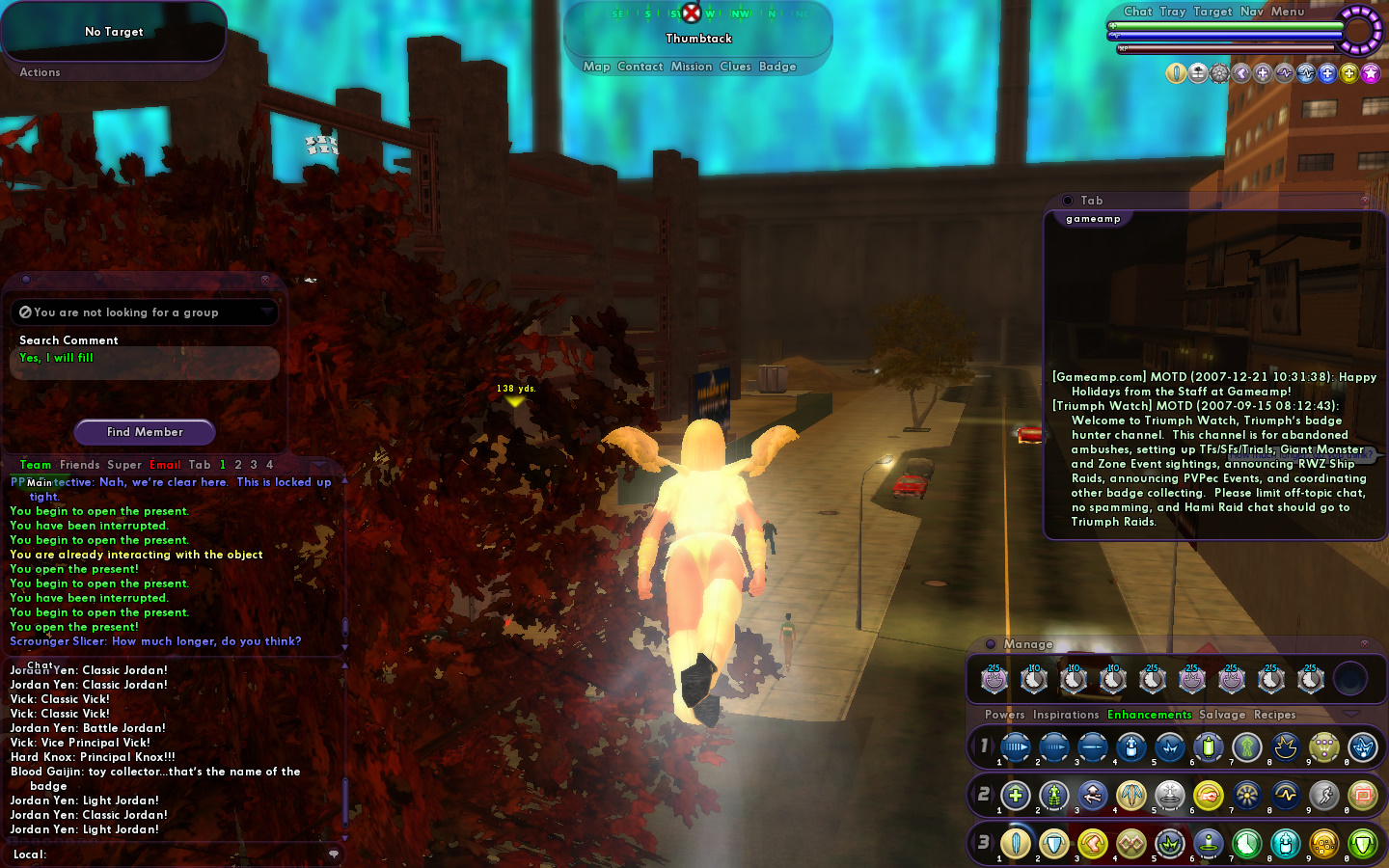Toggle the Chat window from top bar

1137,12
